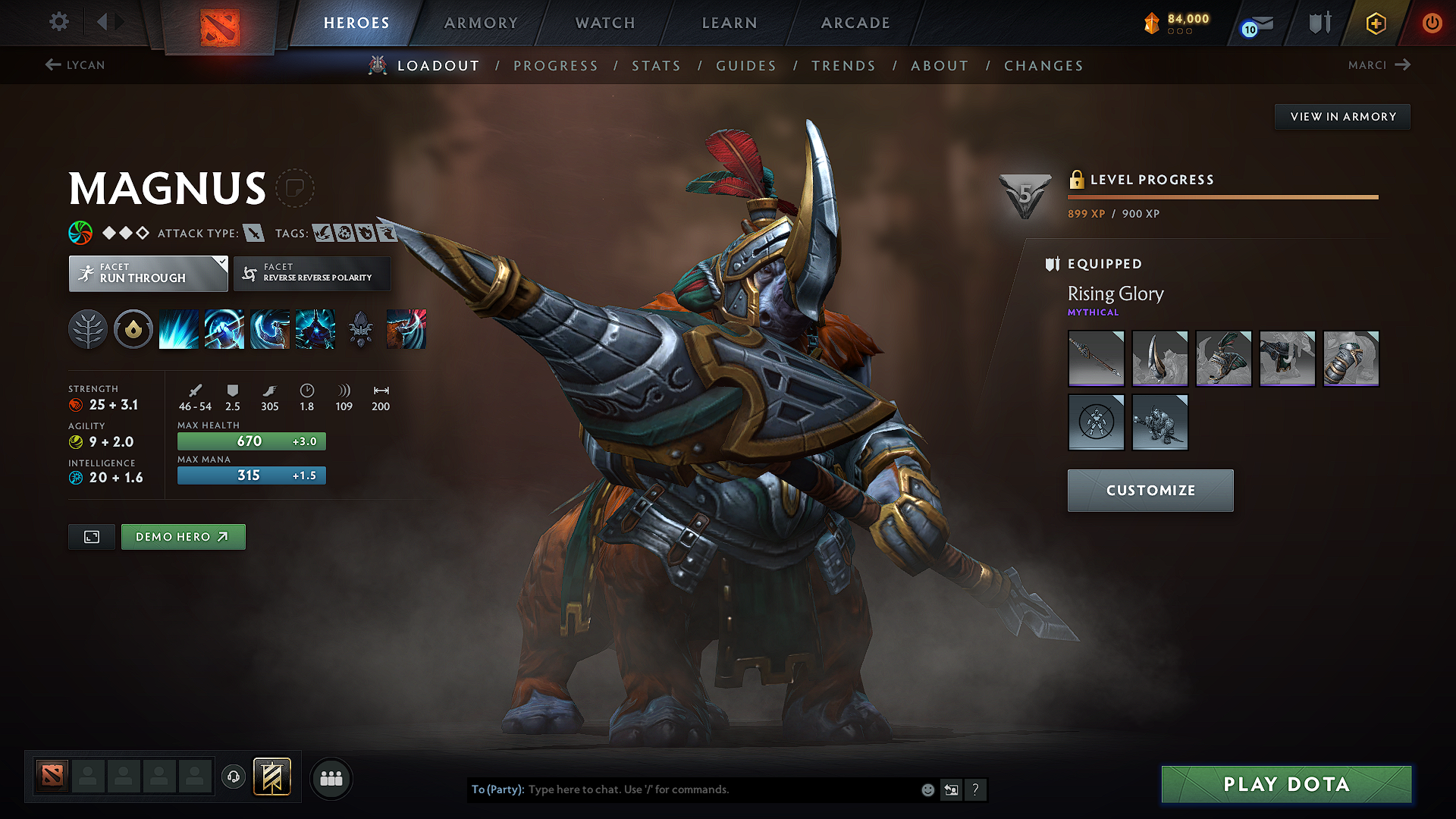Switch to the STATS tab

point(657,65)
